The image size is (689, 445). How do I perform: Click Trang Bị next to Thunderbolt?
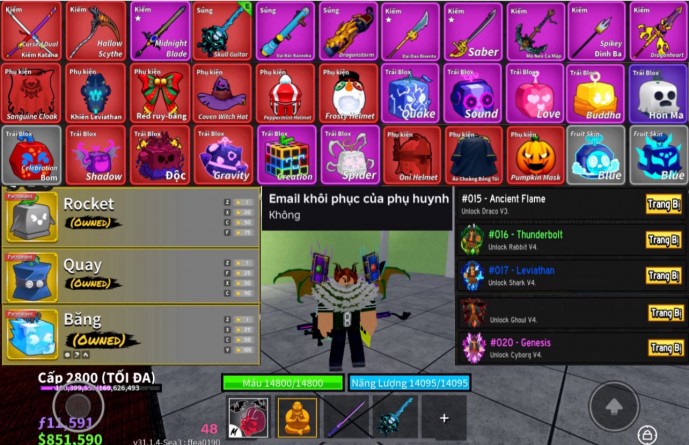(x=664, y=240)
